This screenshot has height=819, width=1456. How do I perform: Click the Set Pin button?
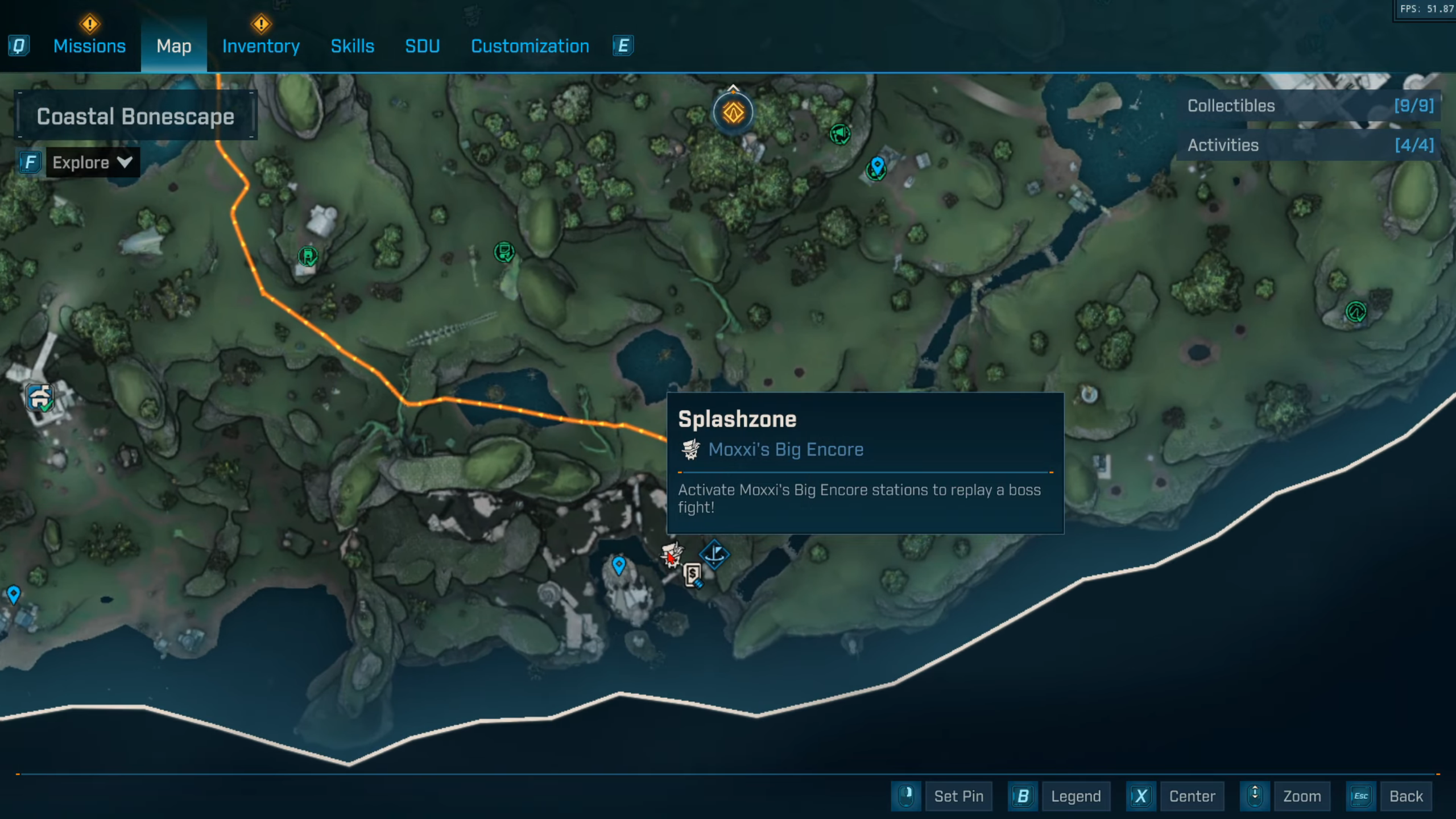click(x=958, y=796)
